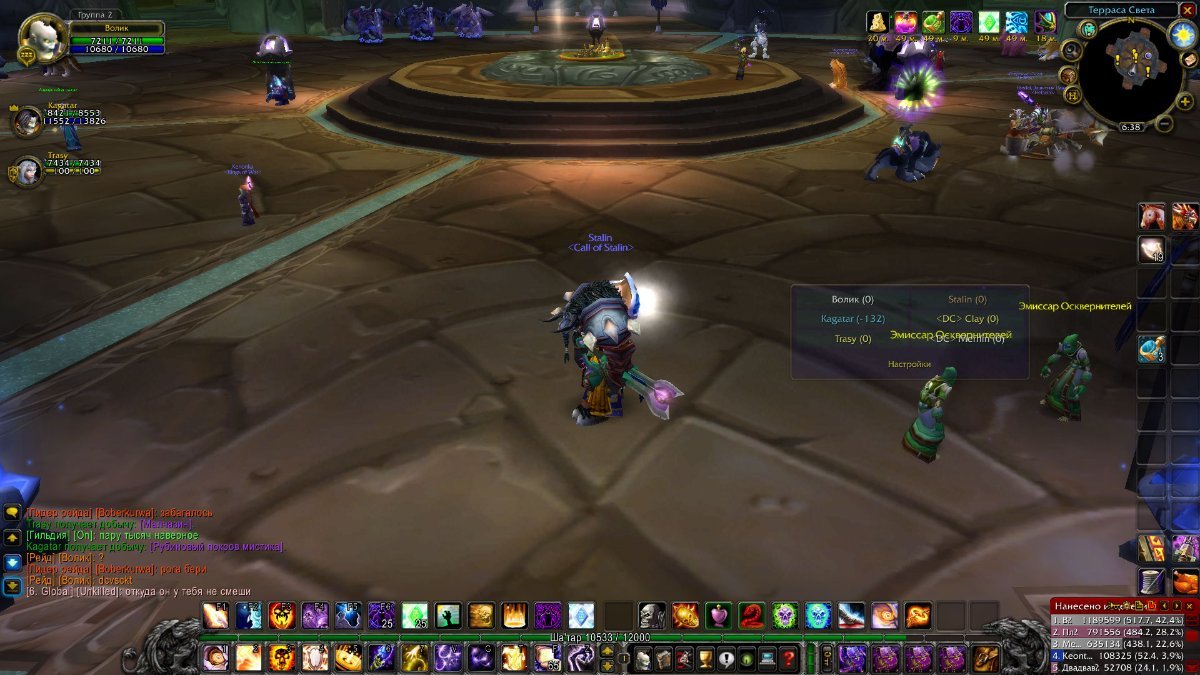
Task: Use the blue potion item with 3 stacks
Action: [x=1151, y=349]
